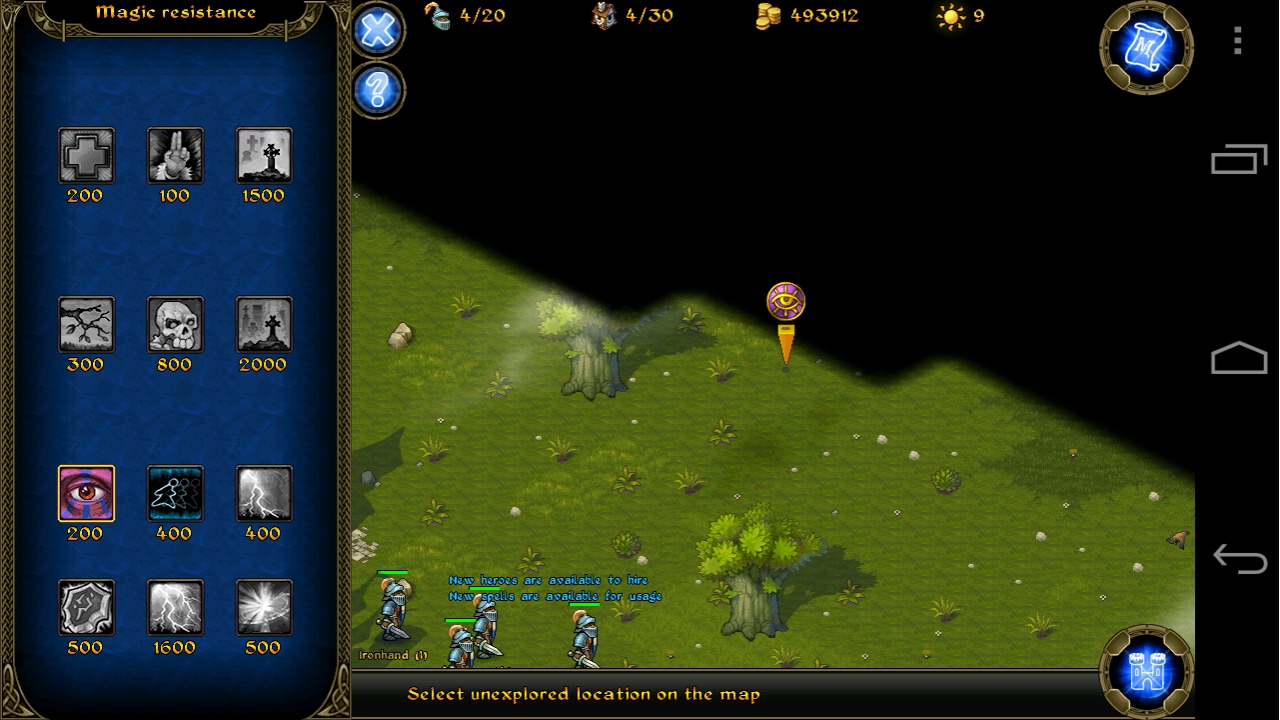The width and height of the screenshot is (1280, 720).
Task: Select the cross healing spell costing 200
Action: pos(86,155)
